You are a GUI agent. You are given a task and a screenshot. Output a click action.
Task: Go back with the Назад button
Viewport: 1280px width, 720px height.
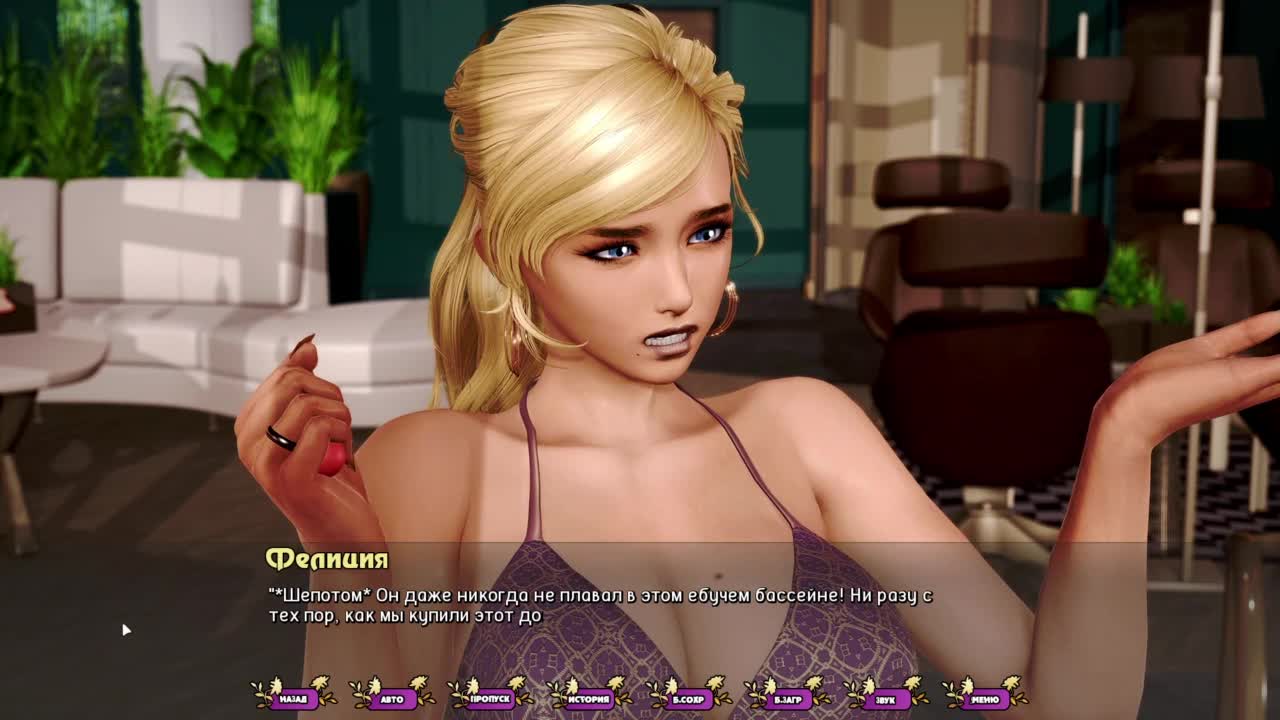coord(294,699)
